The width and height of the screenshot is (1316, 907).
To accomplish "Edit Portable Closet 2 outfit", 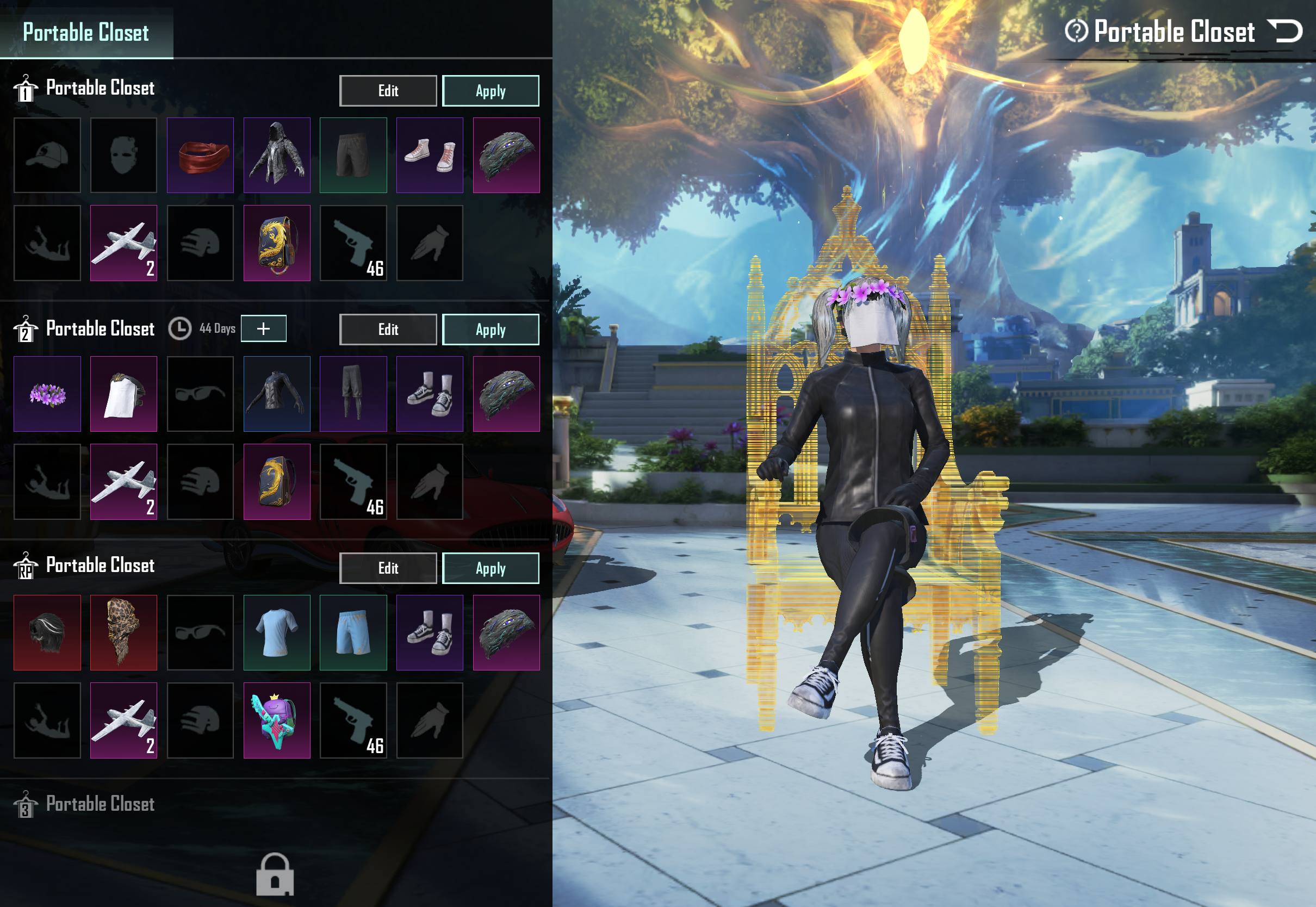I will pyautogui.click(x=388, y=330).
